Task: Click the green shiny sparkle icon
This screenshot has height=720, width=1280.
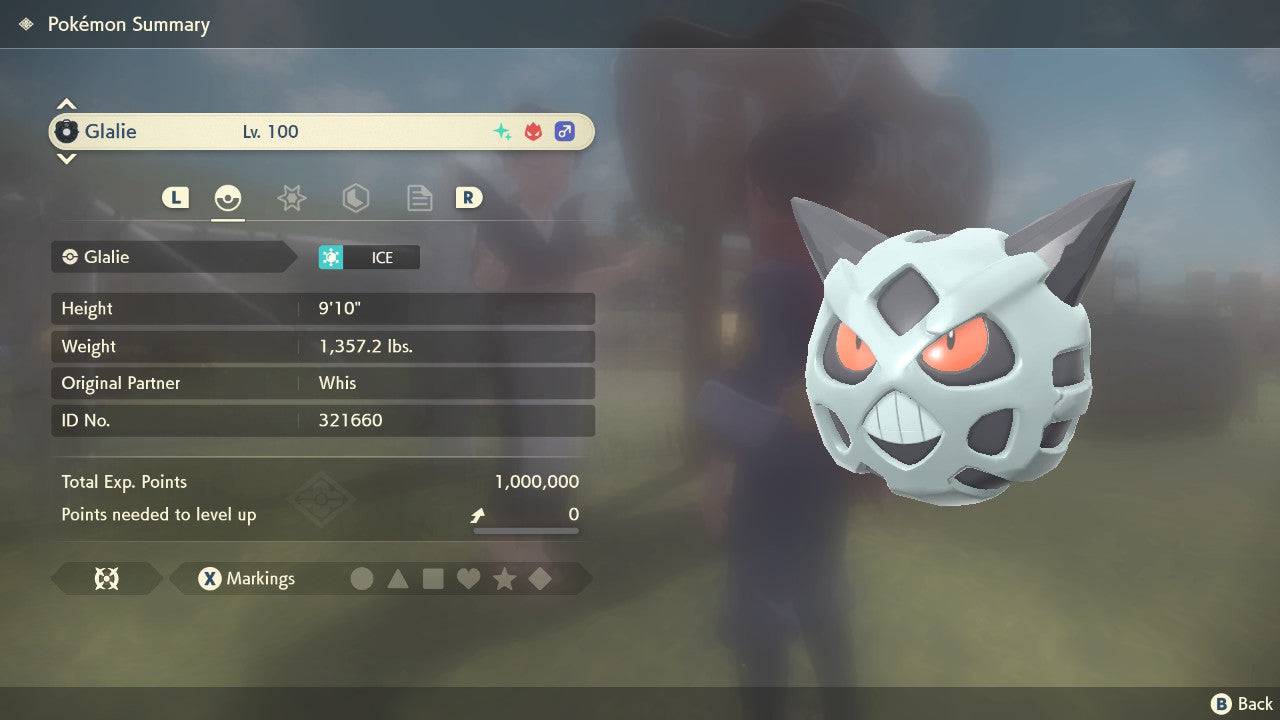Action: pos(502,131)
